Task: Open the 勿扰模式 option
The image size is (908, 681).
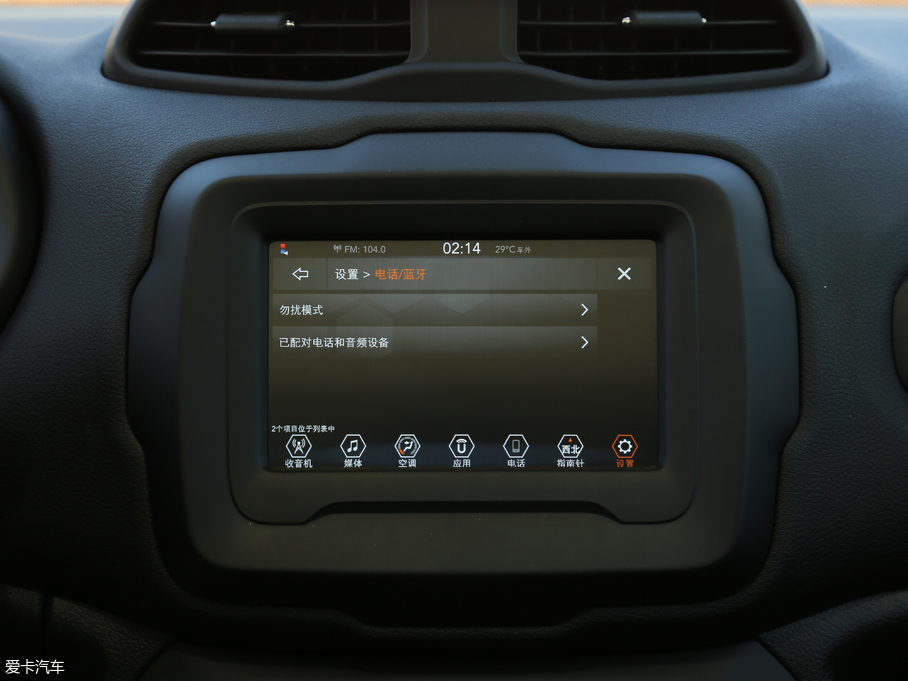Action: tap(435, 310)
